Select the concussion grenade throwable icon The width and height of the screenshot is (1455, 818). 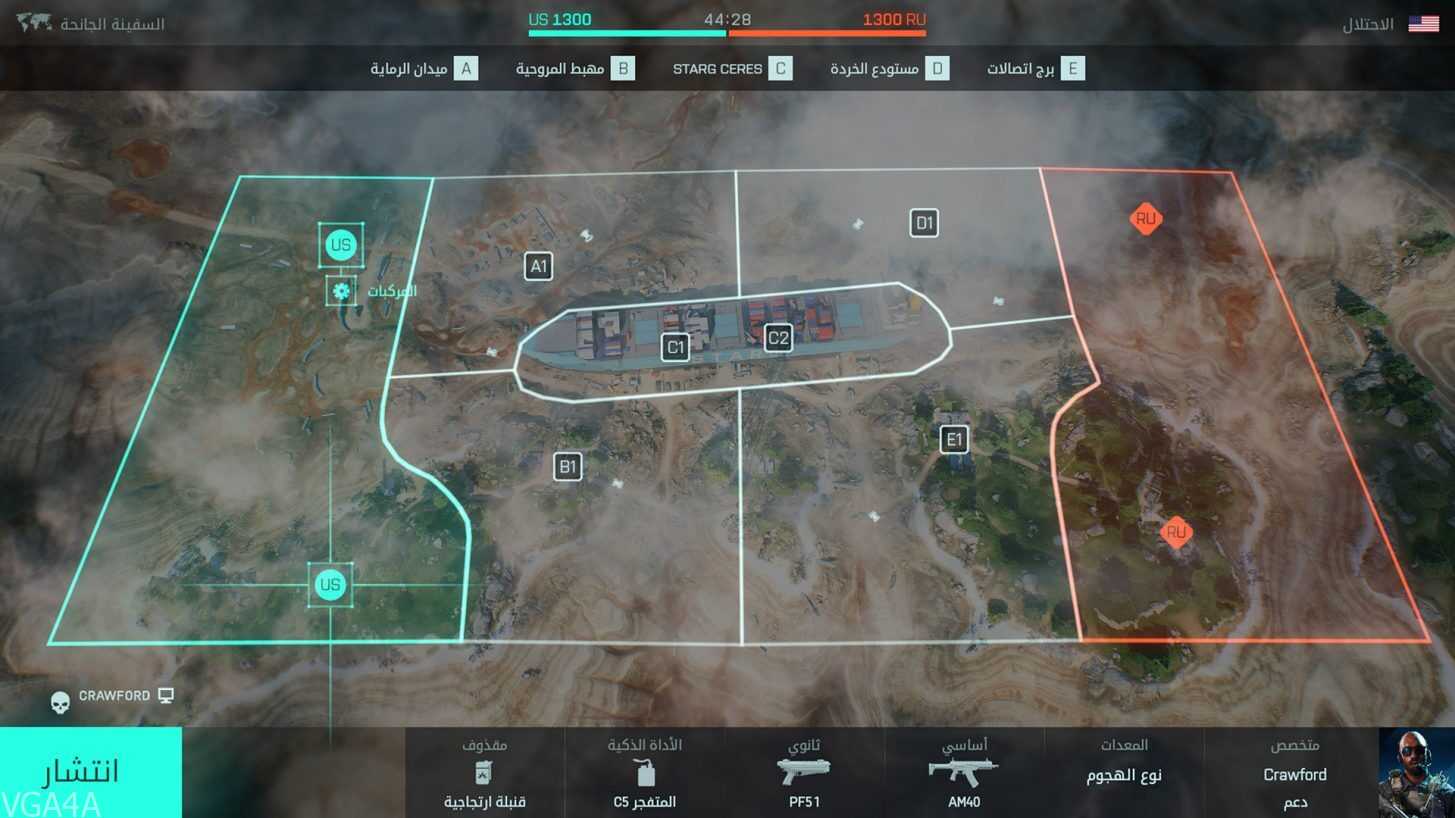483,772
